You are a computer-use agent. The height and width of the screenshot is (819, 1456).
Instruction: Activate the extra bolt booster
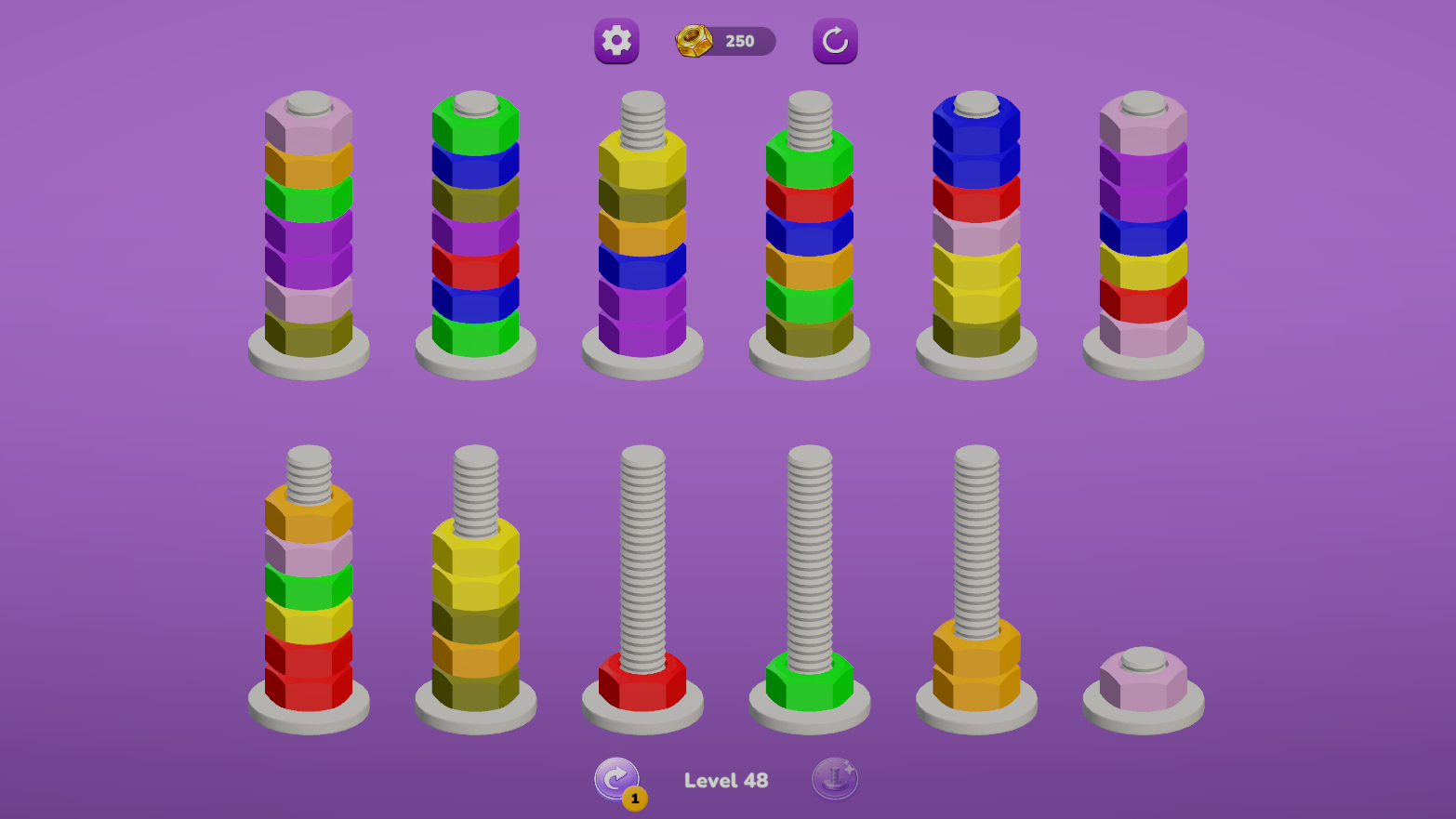tap(834, 779)
